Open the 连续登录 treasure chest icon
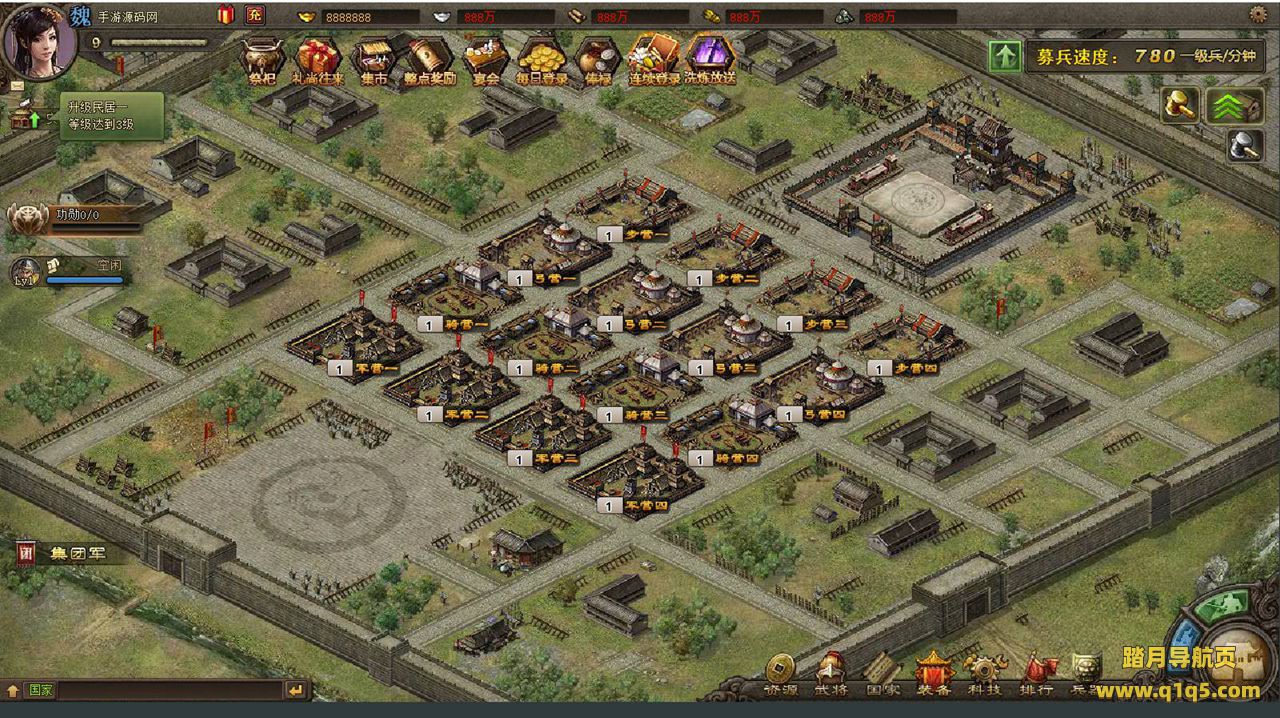This screenshot has width=1280, height=718. (654, 59)
